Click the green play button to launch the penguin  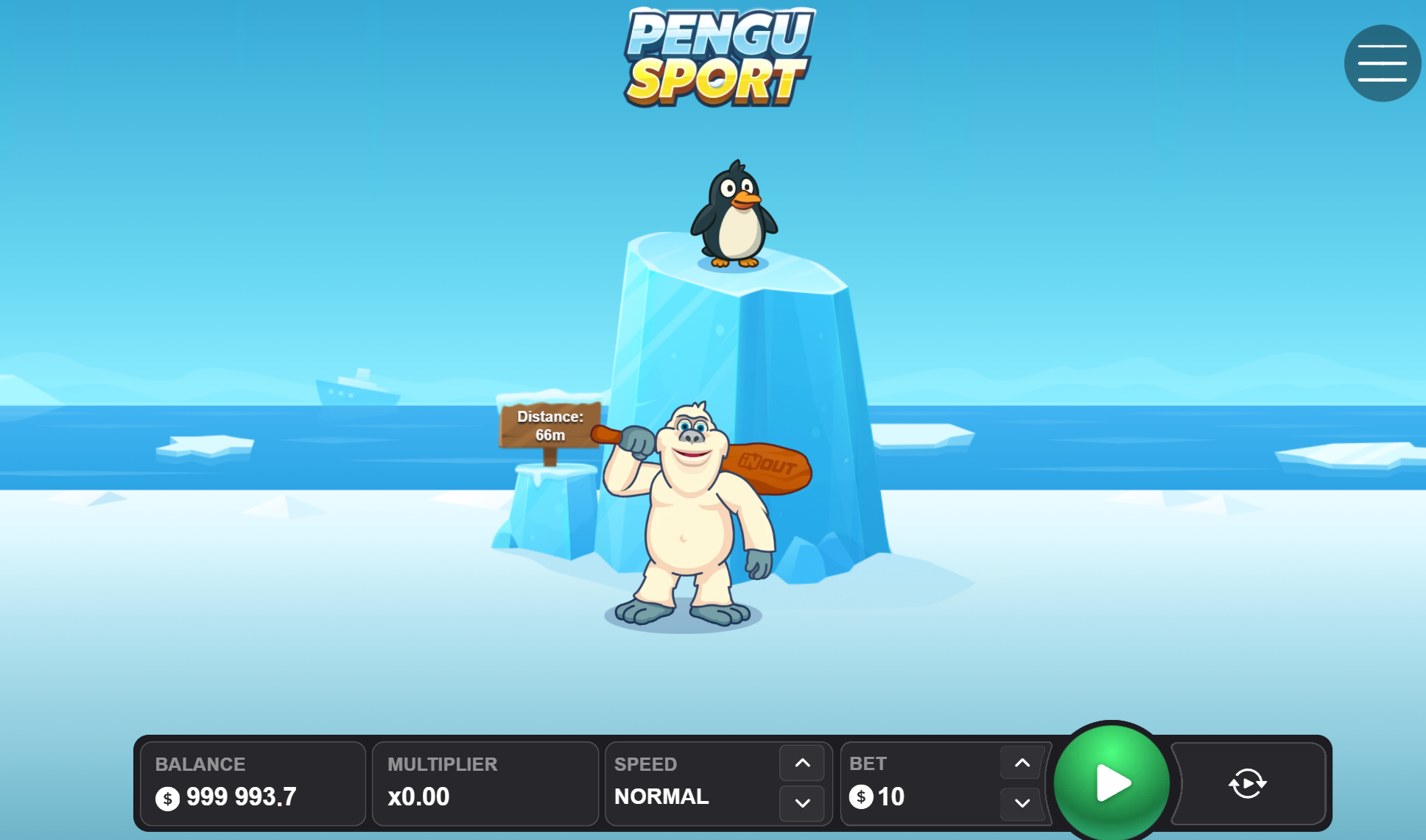coord(1111,783)
